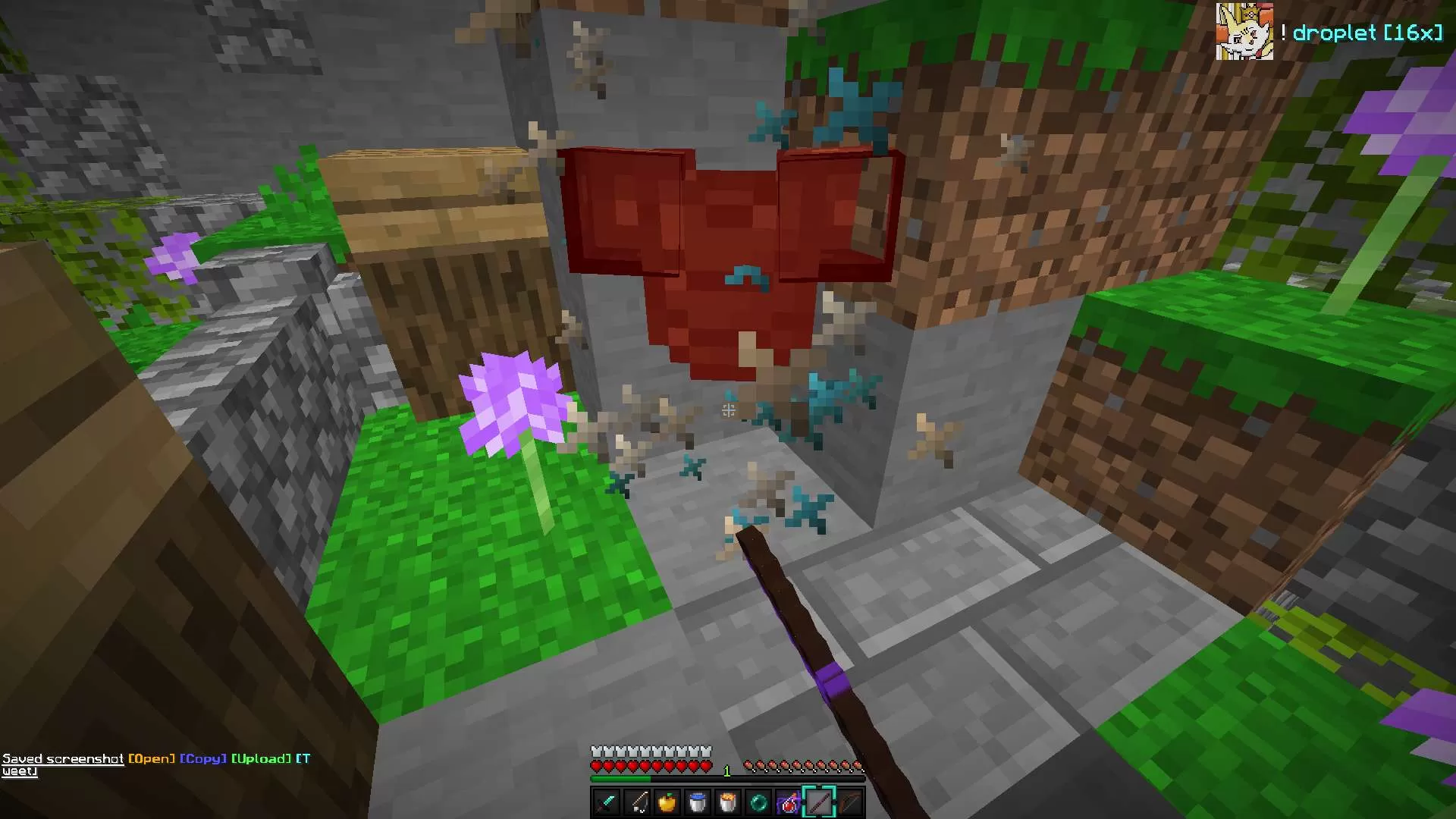This screenshot has width=1456, height=819.
Task: Click the "Saved screenshot" chat text
Action: click(x=62, y=758)
